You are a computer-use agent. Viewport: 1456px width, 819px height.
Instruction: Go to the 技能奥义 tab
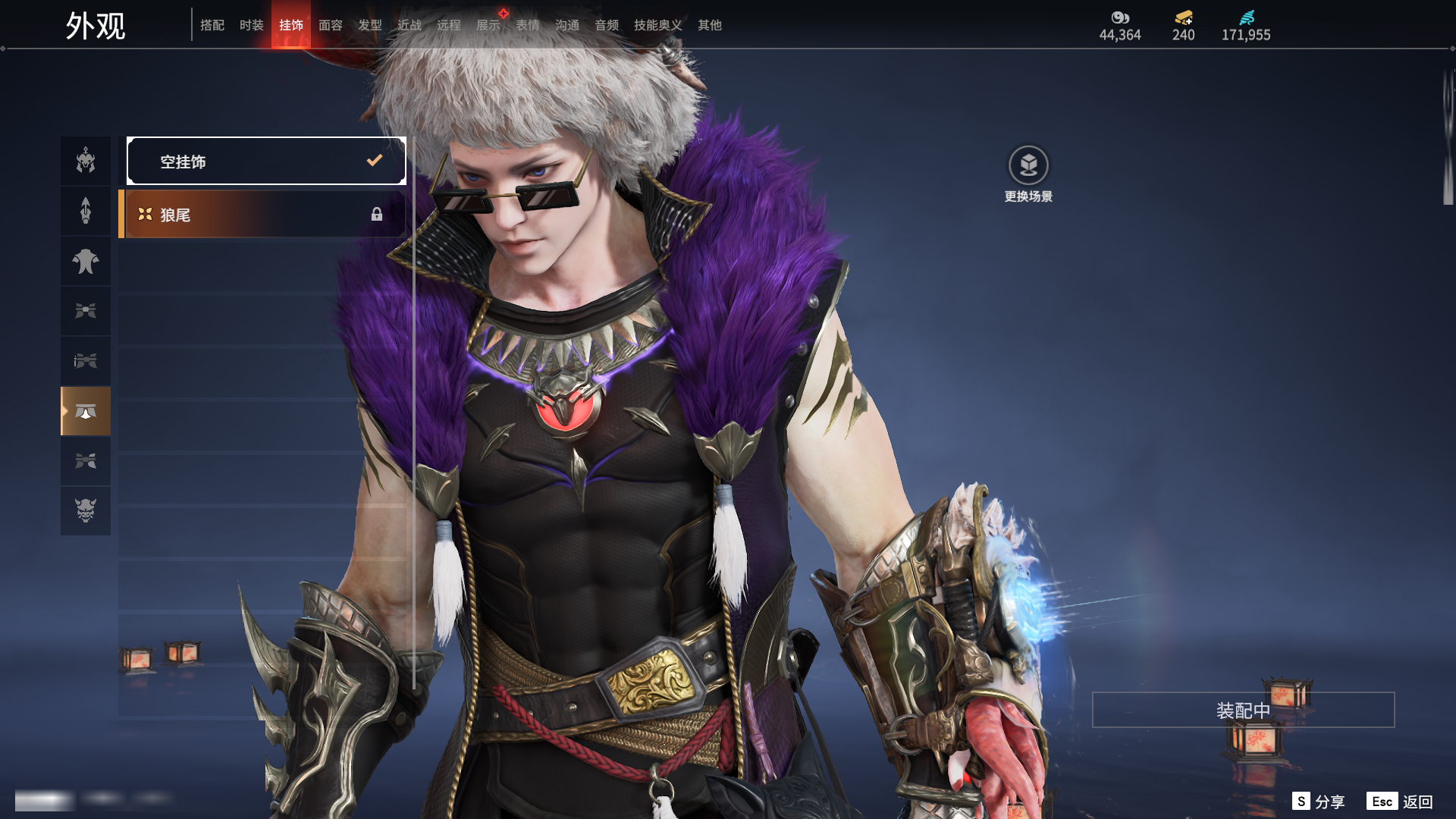[658, 25]
